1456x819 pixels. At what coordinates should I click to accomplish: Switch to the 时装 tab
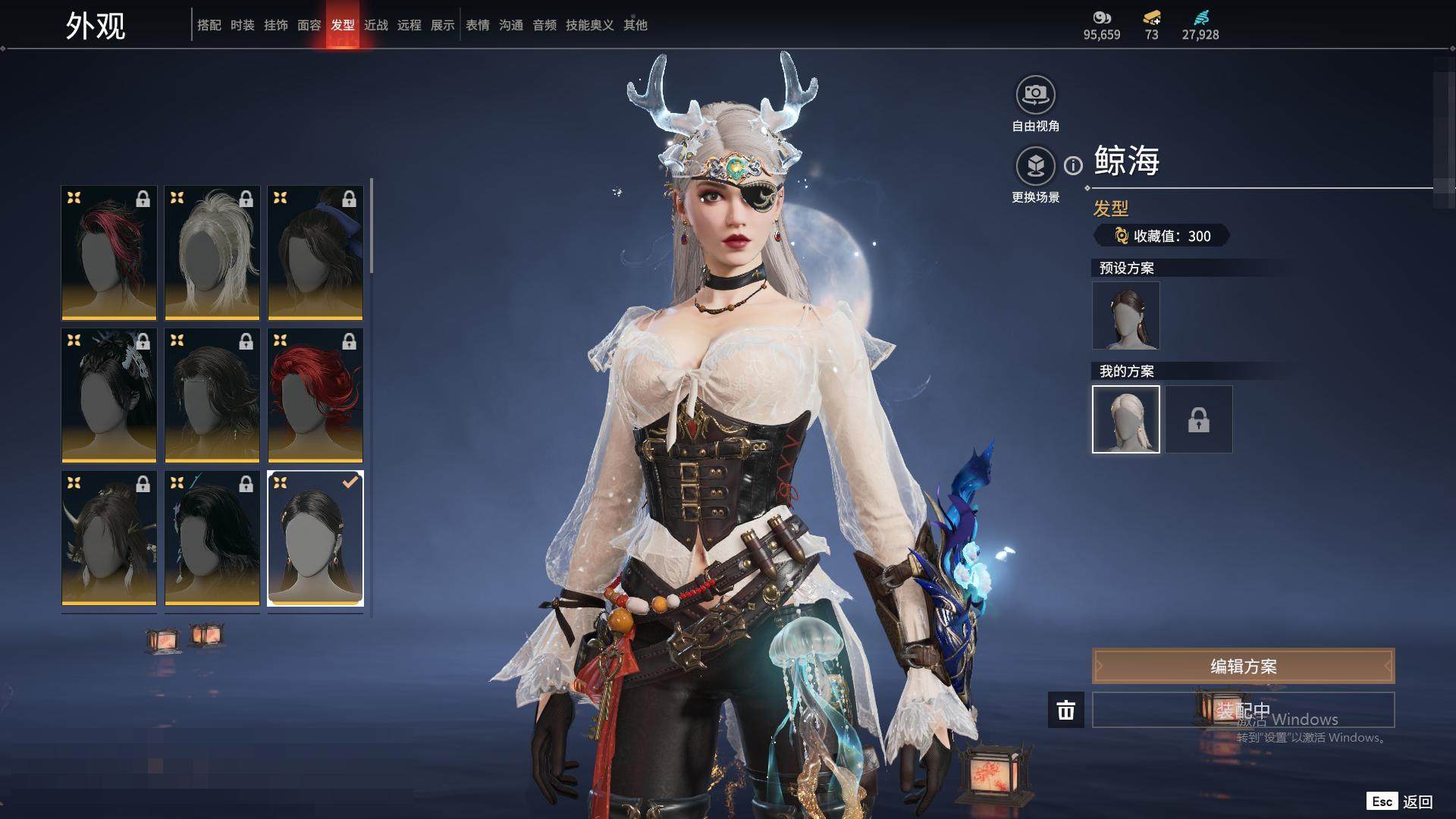pos(243,25)
